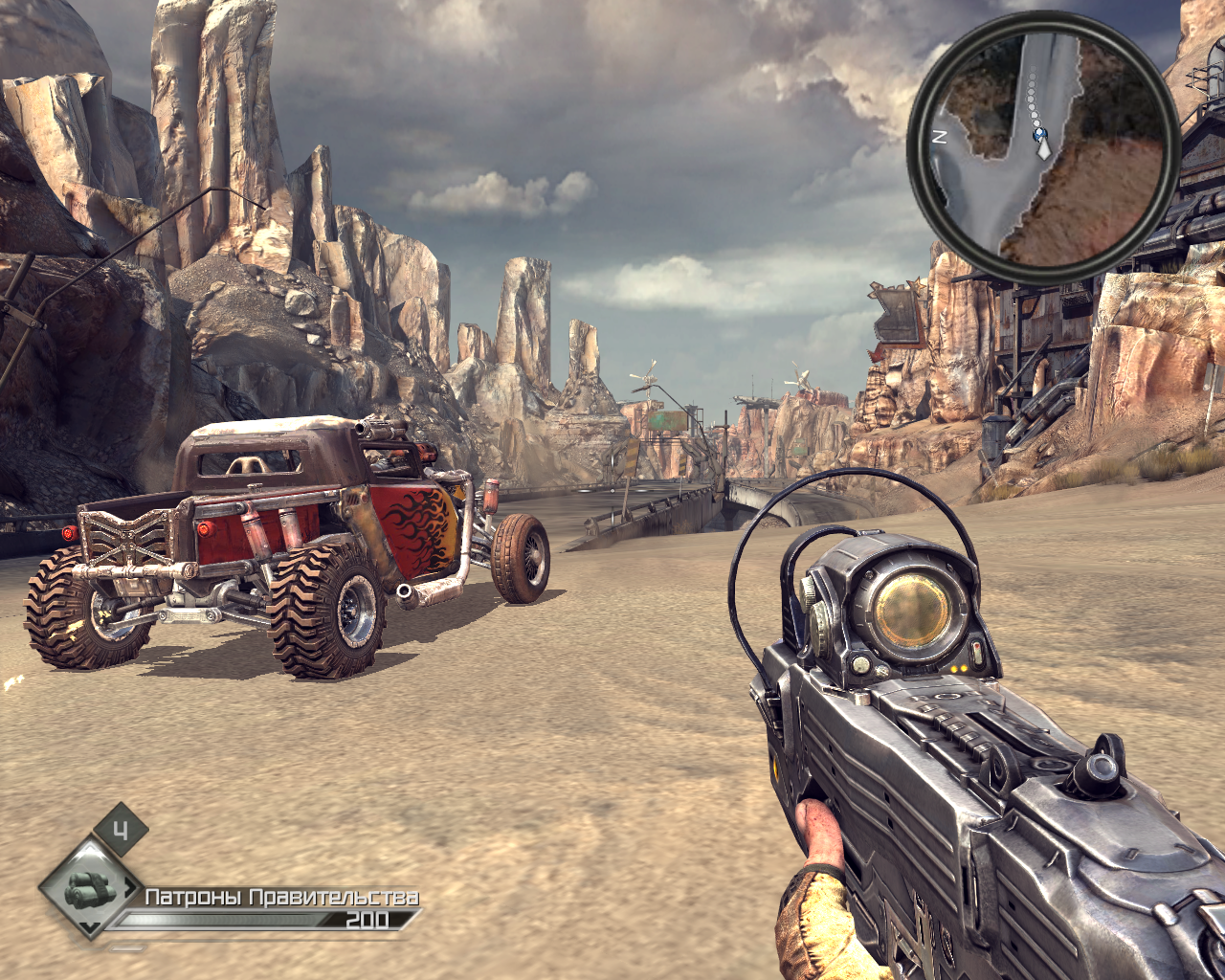
Task: Click the player arrow marker on minimap
Action: [1042, 147]
